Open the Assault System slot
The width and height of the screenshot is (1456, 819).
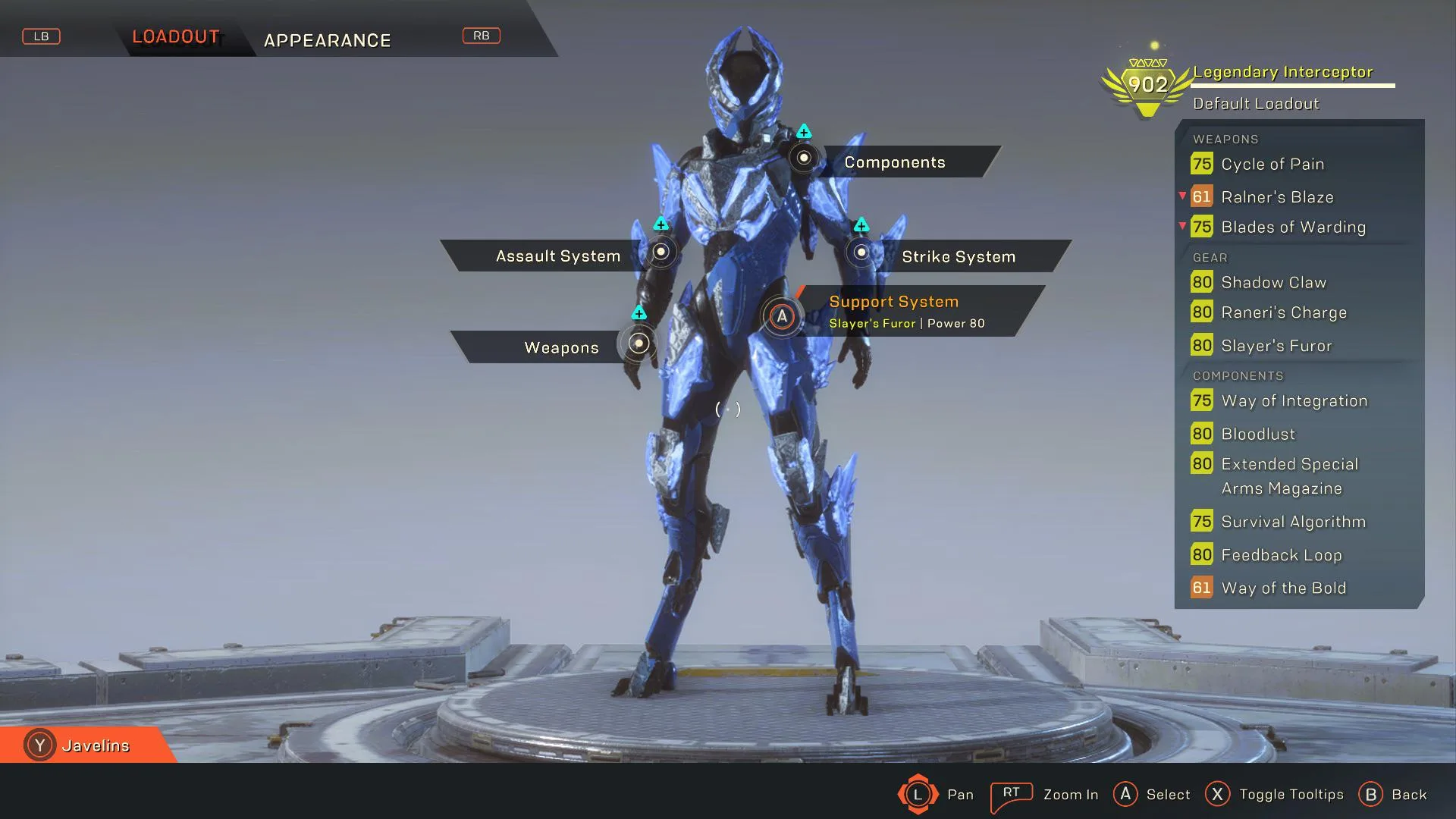click(x=558, y=256)
